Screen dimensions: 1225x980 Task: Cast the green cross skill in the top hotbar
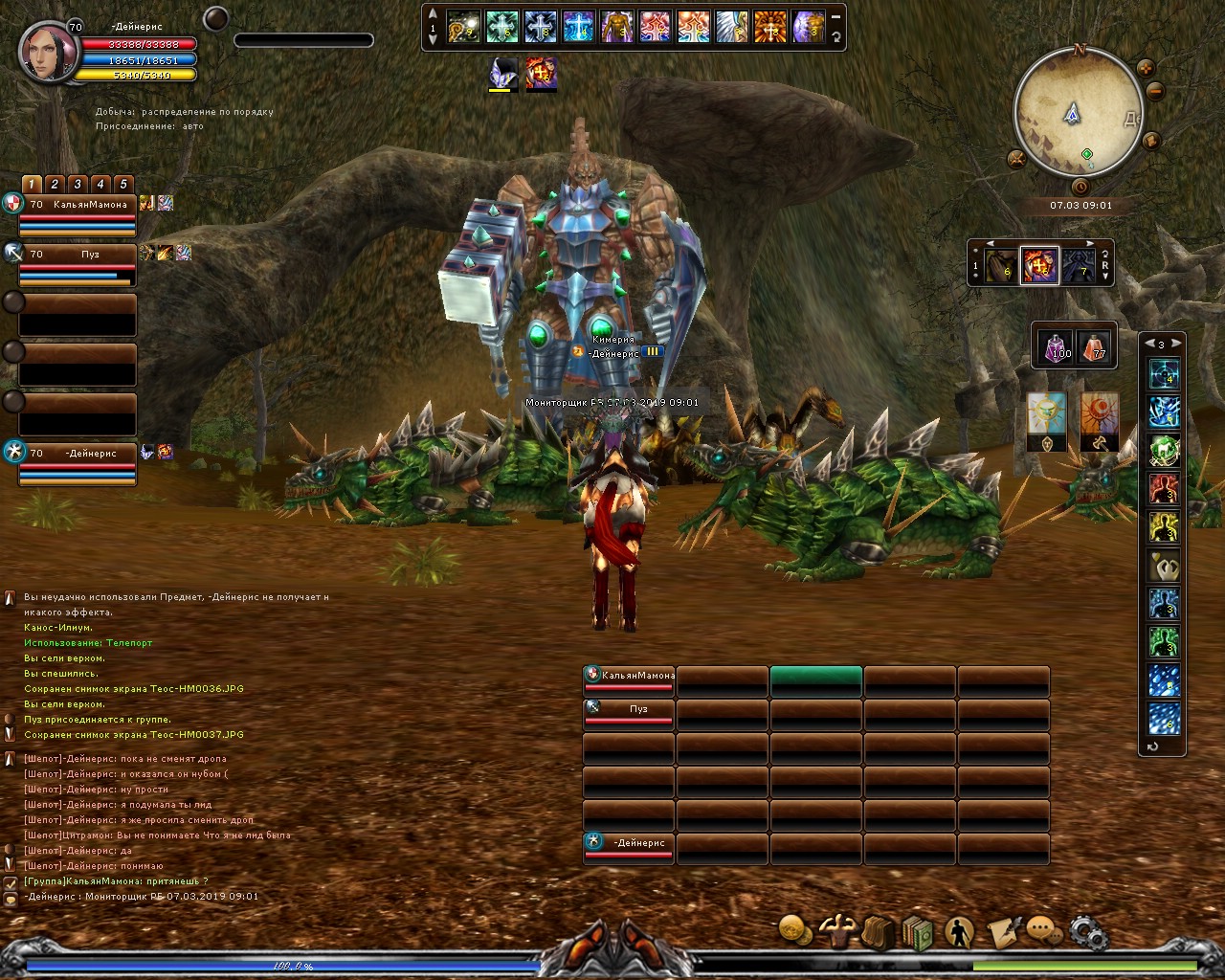pyautogui.click(x=501, y=27)
